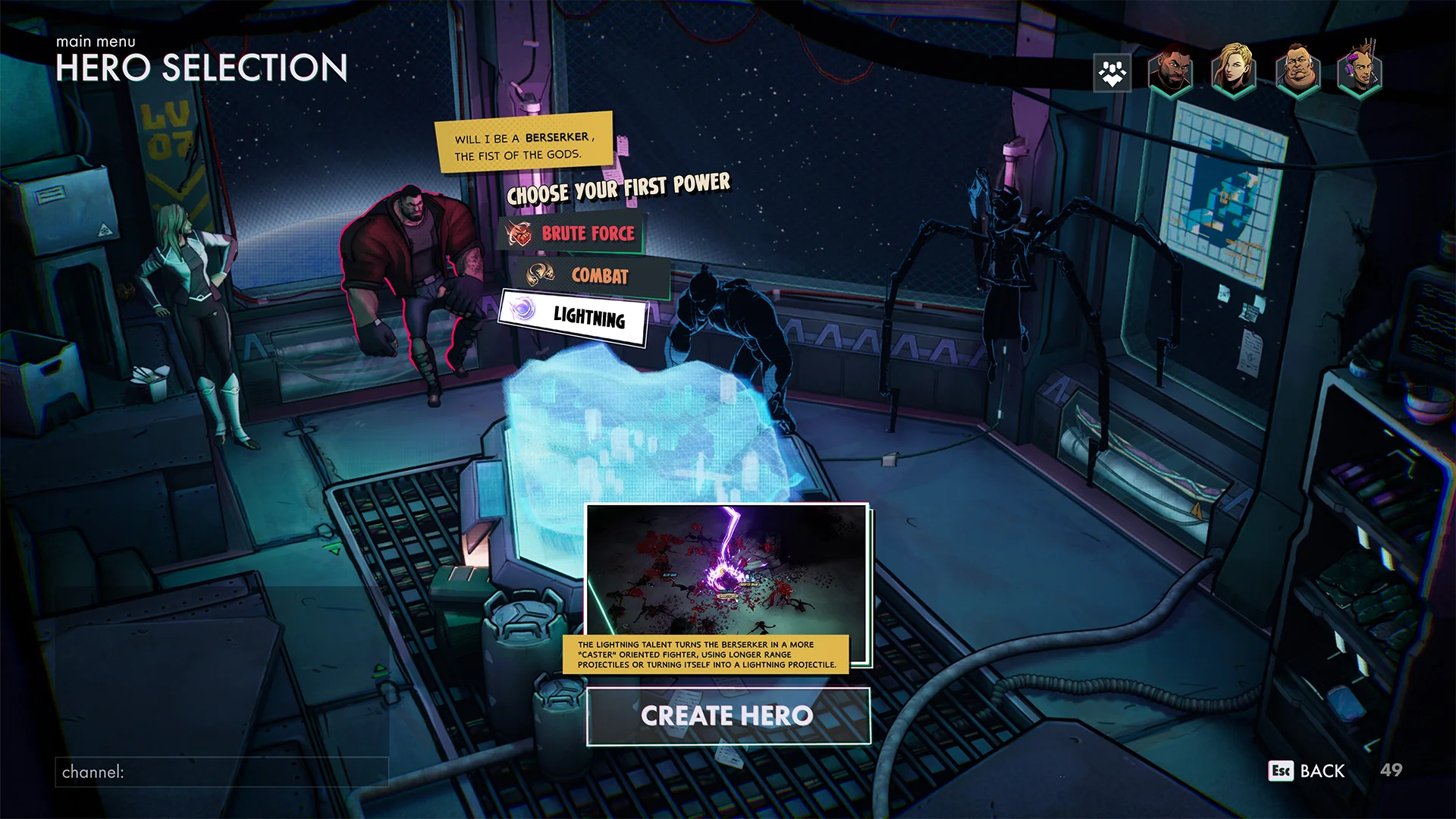Go back with the Back button
This screenshot has width=1456, height=819.
[1307, 770]
